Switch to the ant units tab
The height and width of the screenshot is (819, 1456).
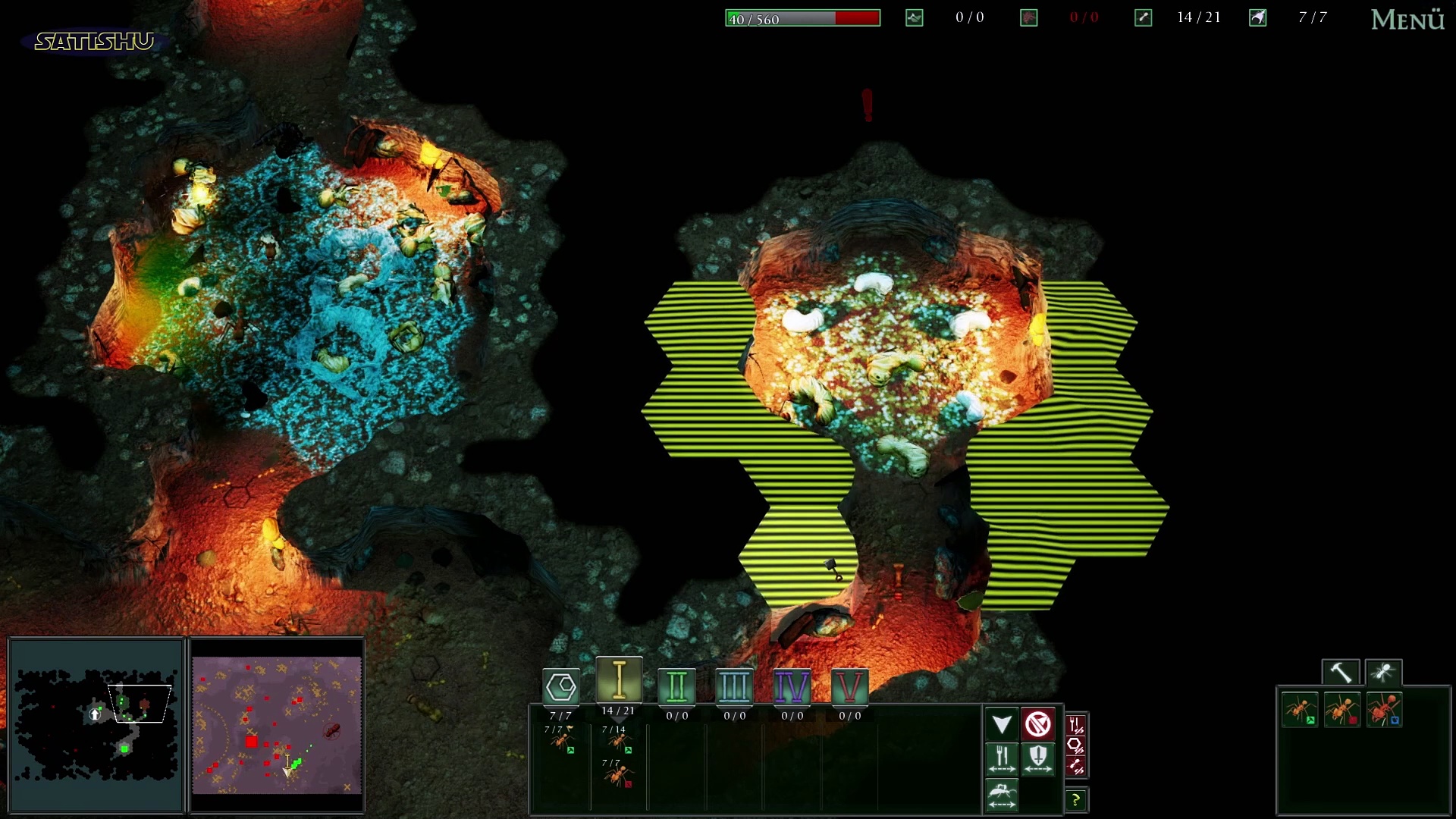point(1383,673)
